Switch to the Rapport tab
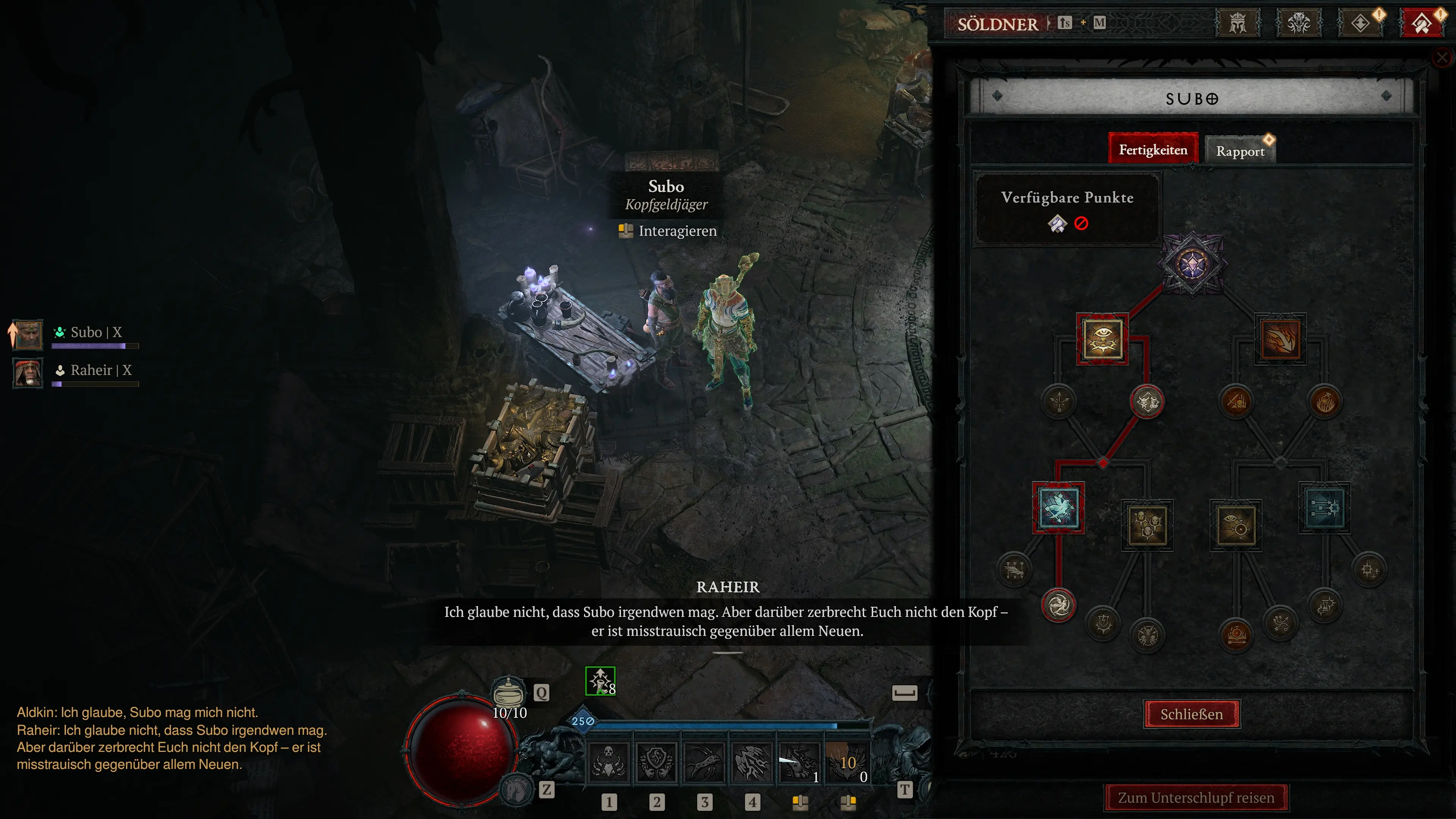The image size is (1456, 819). tap(1240, 151)
